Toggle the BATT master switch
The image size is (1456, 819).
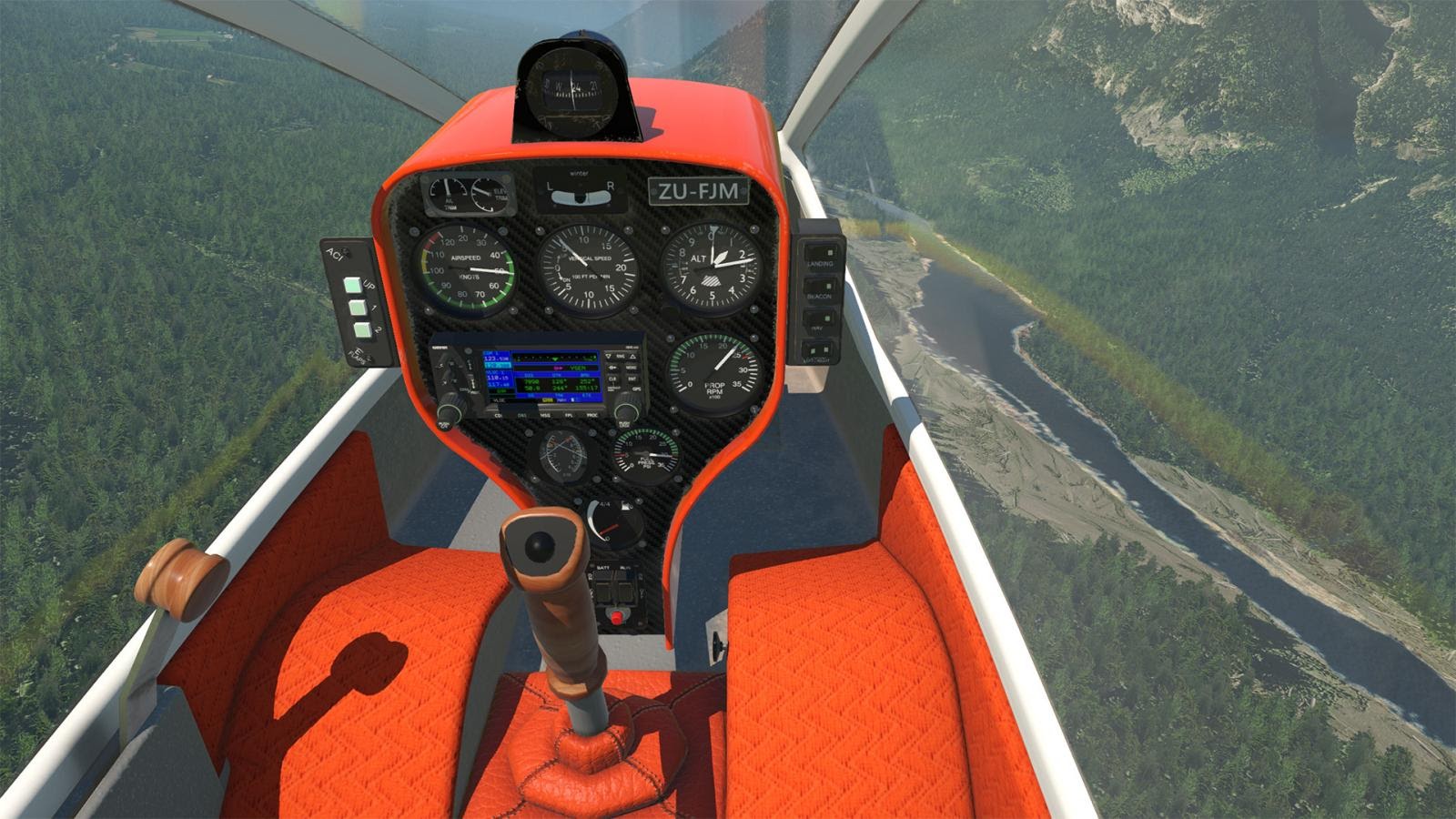[603, 591]
